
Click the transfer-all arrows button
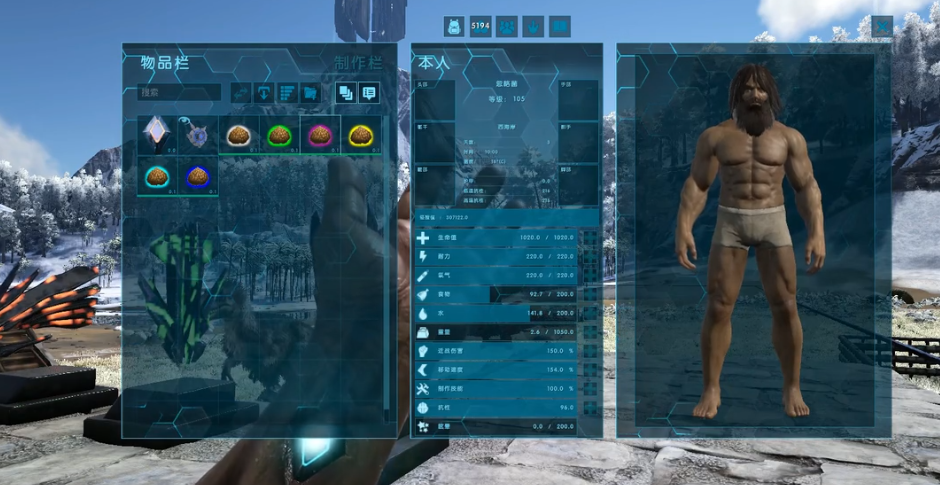click(x=241, y=93)
